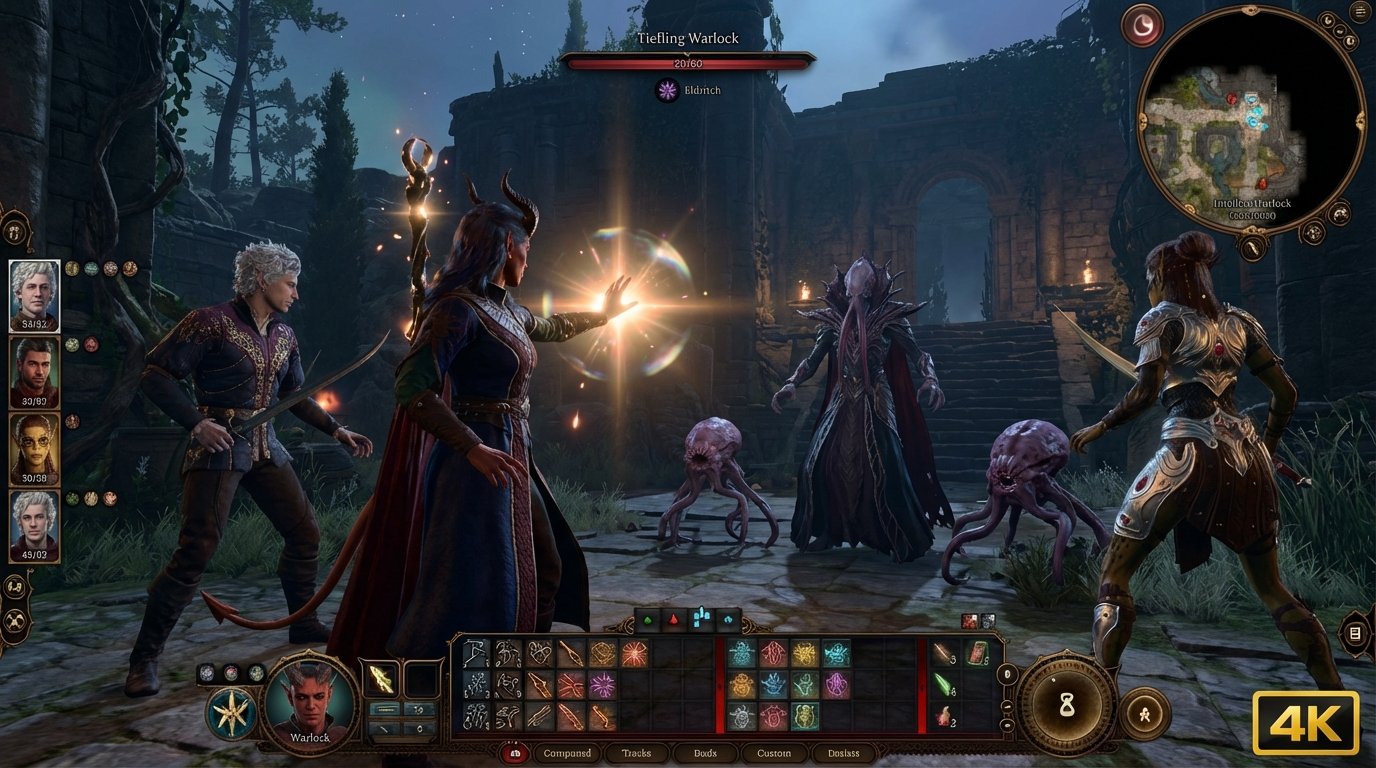The image size is (1376, 768).
Task: Cast Eldritch Blast spell from the hotbar
Action: [600, 686]
